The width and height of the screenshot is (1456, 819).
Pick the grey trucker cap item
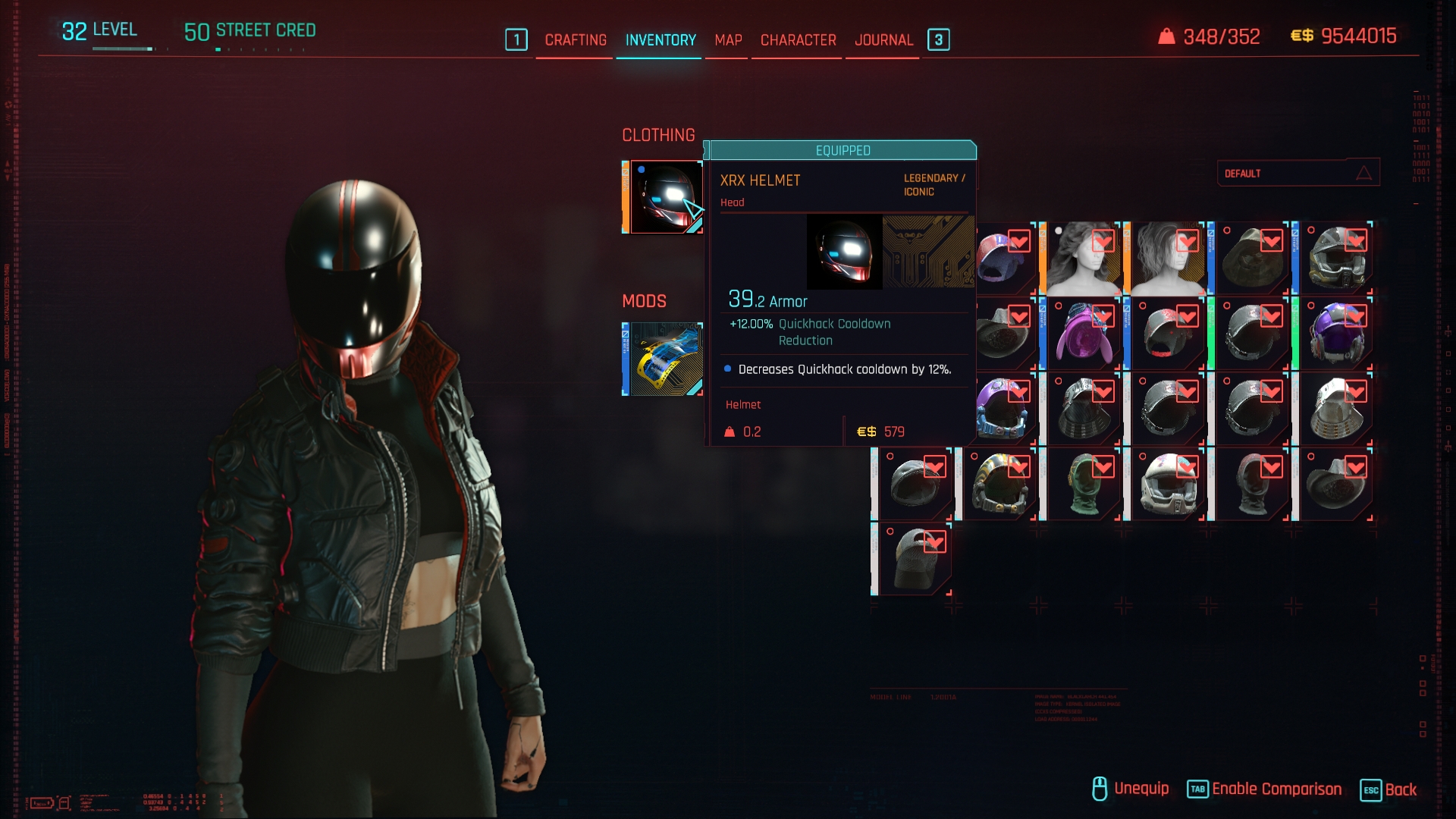pyautogui.click(x=915, y=559)
